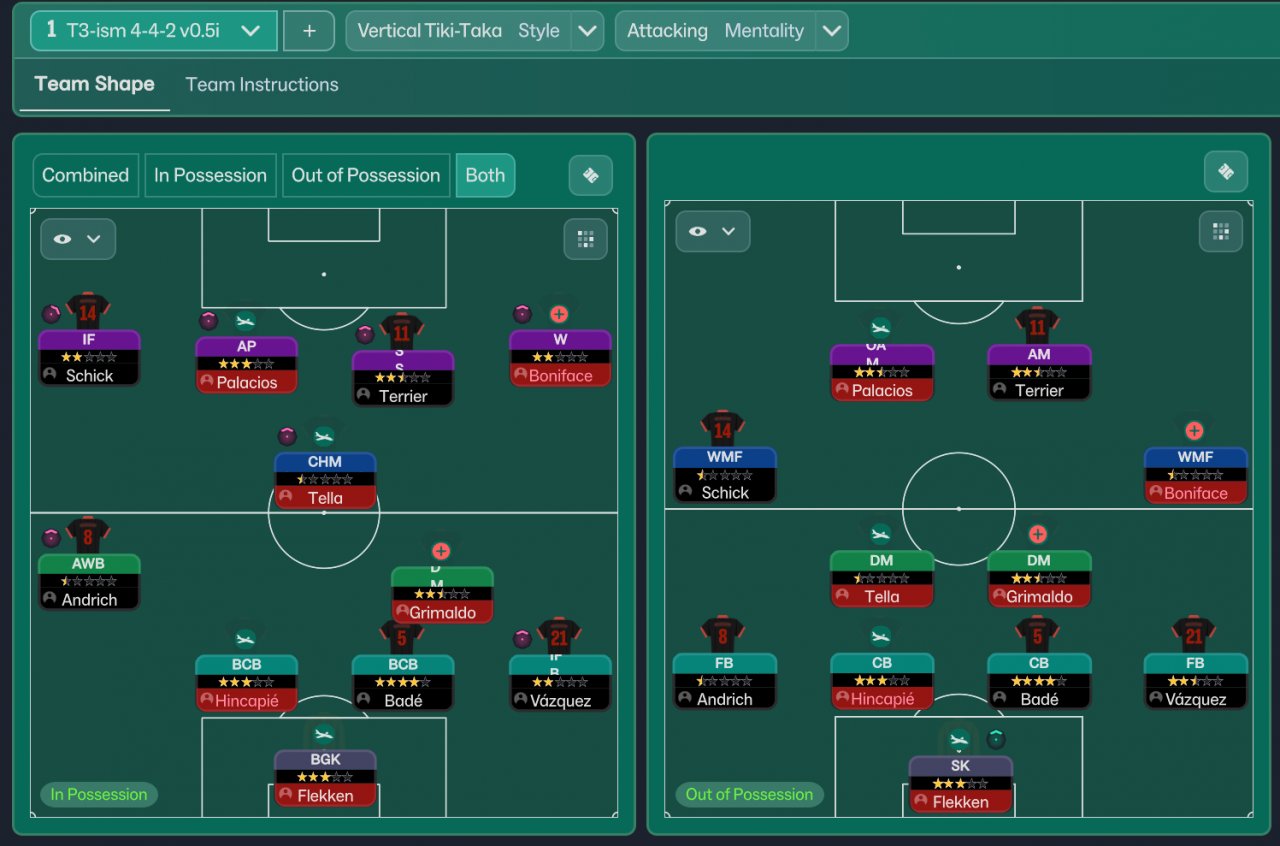Select Tella's CHM role card
Viewport: 1280px width, 846px height.
[x=325, y=480]
